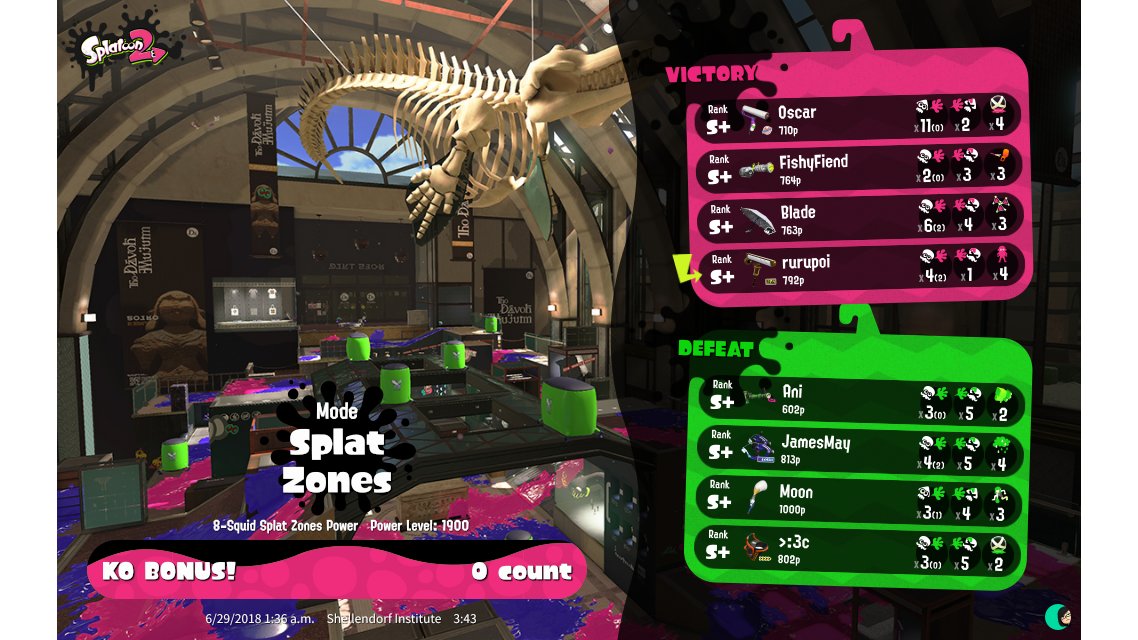Choose Blade's row in Victory list
The width and height of the screenshot is (1138, 640).
point(860,217)
